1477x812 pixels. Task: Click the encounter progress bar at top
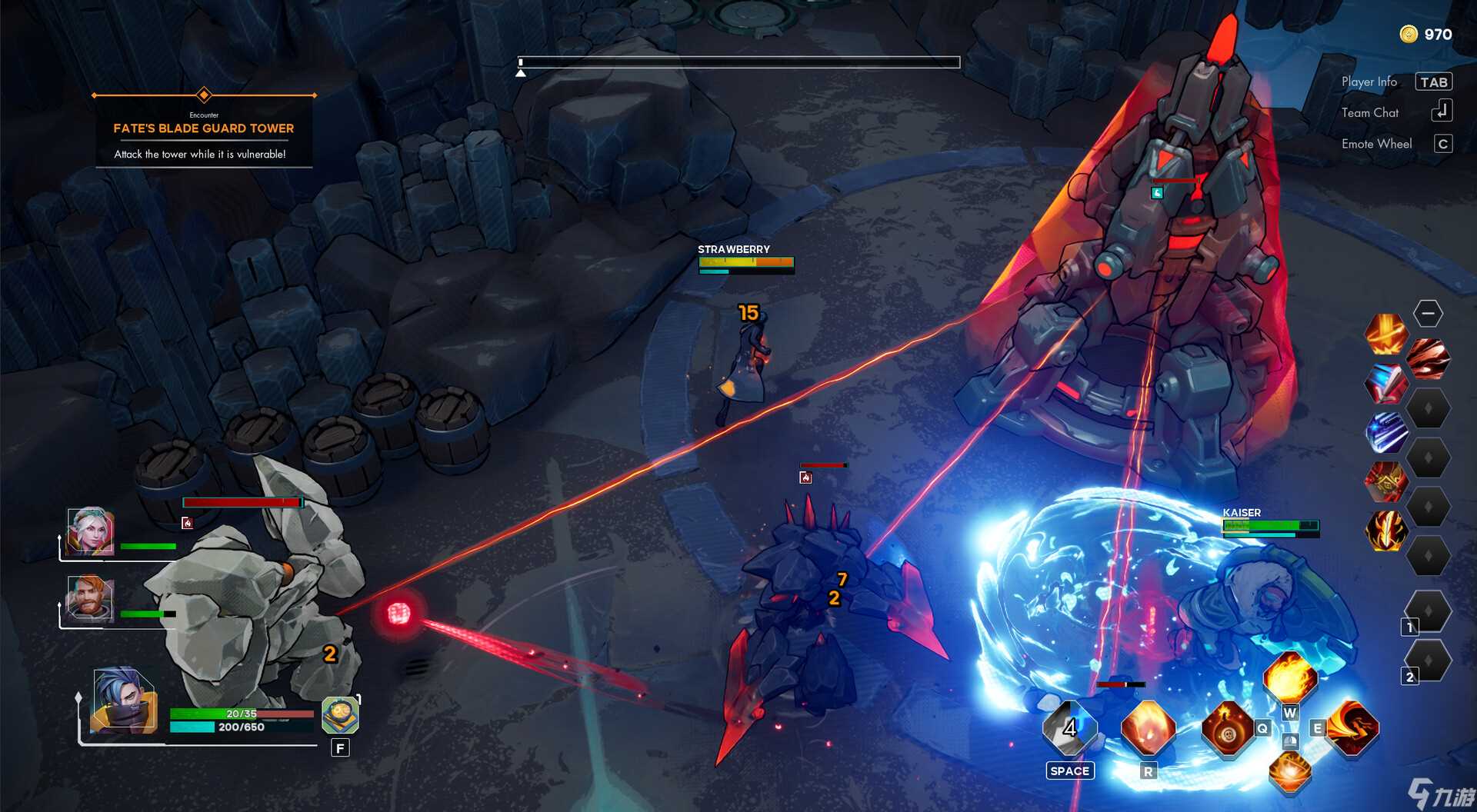click(x=738, y=62)
